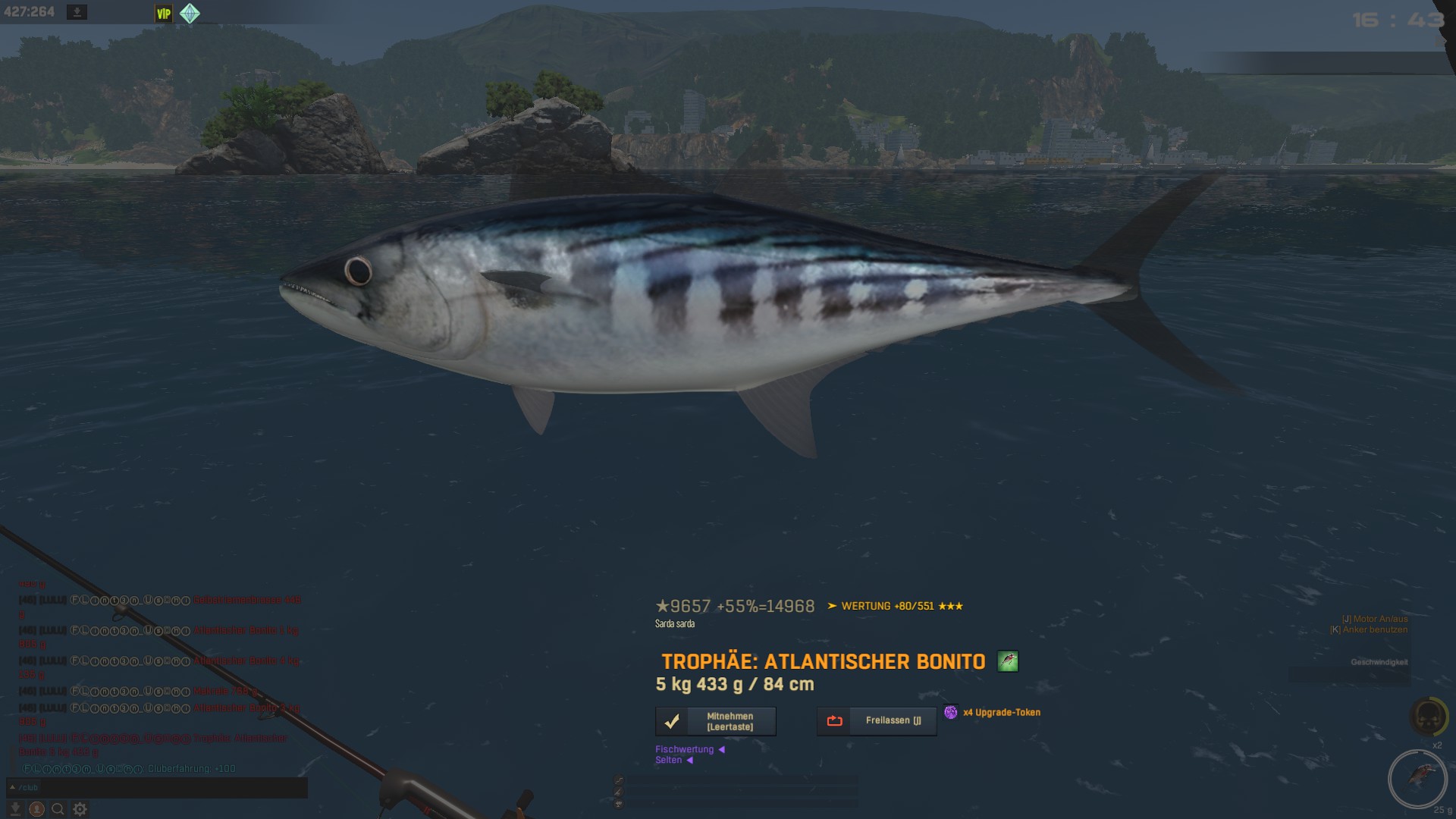Click the purple Upgrade-Token icon
This screenshot has width=1456, height=819.
(950, 712)
